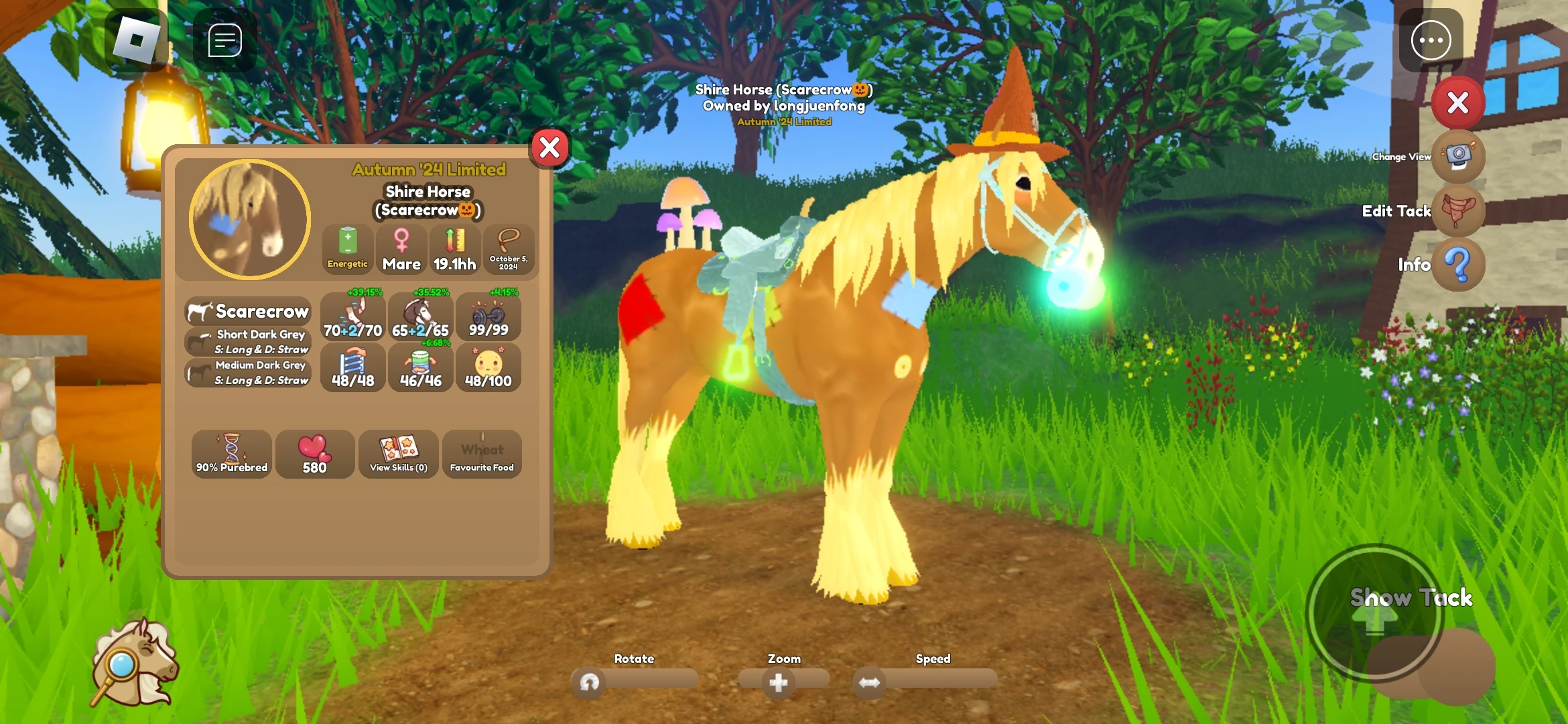The height and width of the screenshot is (724, 1568).
Task: Click the Roblox logo top left
Action: pos(137,40)
